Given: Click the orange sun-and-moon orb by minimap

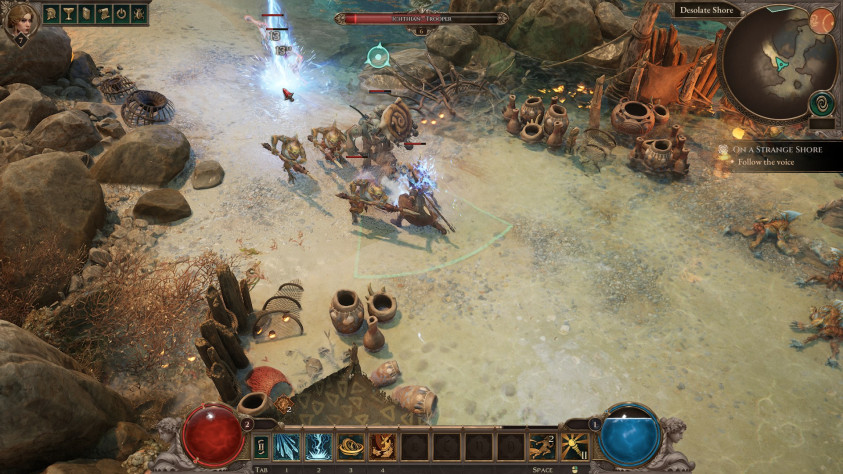Looking at the screenshot, I should 821,20.
